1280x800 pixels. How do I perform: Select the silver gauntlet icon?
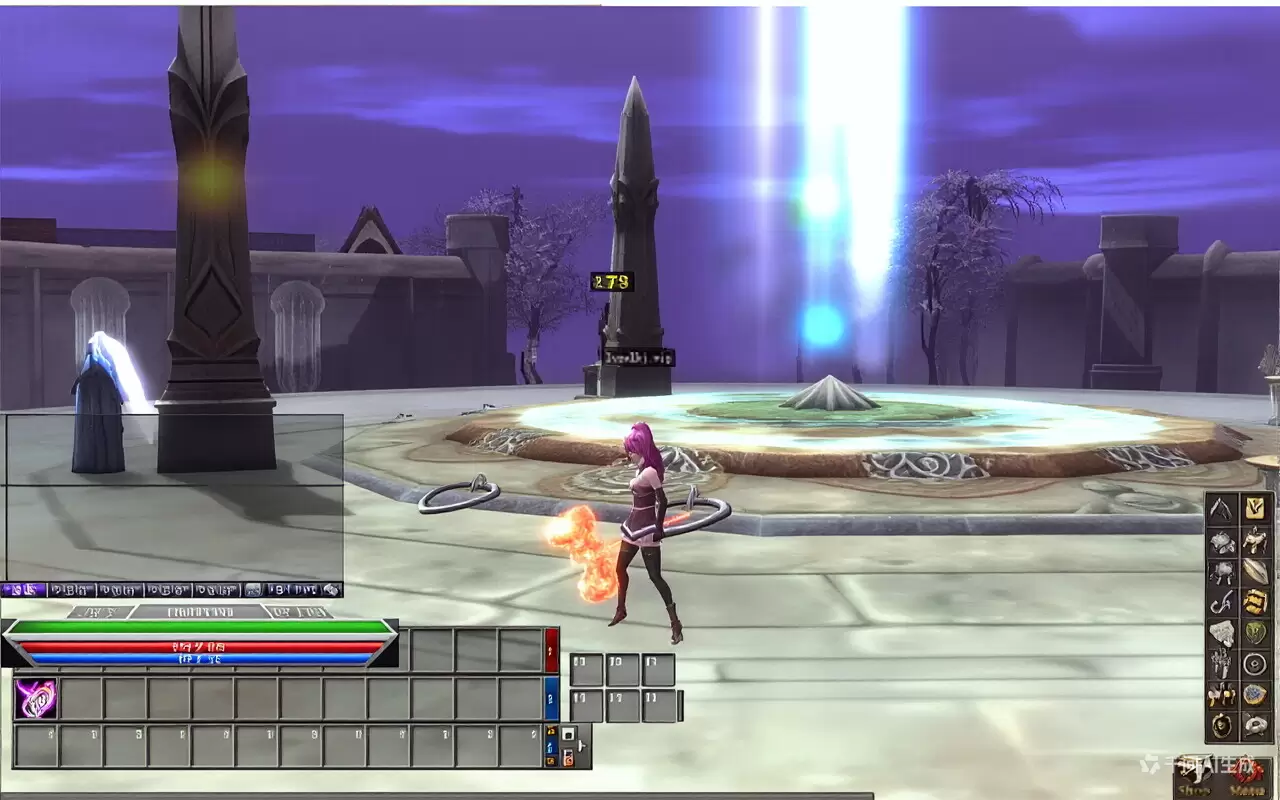(1221, 664)
